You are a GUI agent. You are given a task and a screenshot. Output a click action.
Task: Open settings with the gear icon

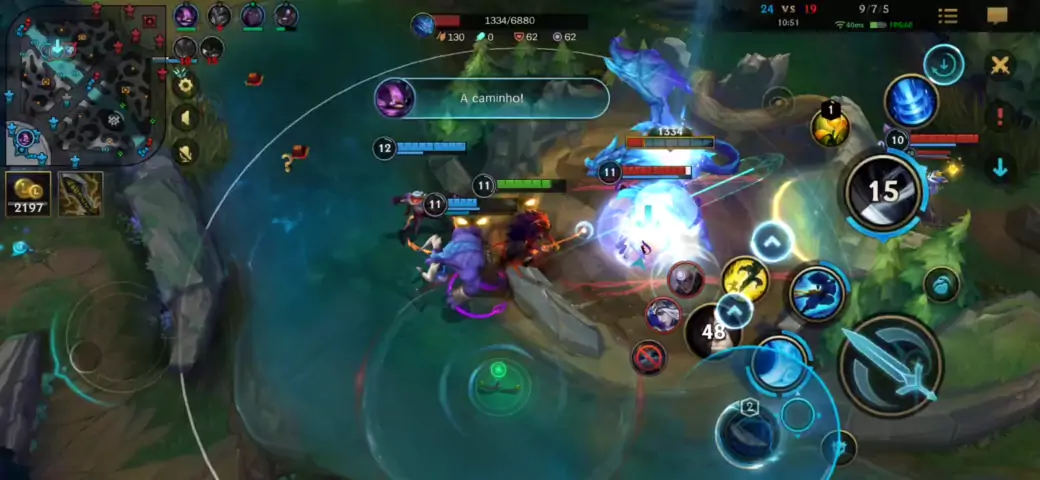coord(184,85)
